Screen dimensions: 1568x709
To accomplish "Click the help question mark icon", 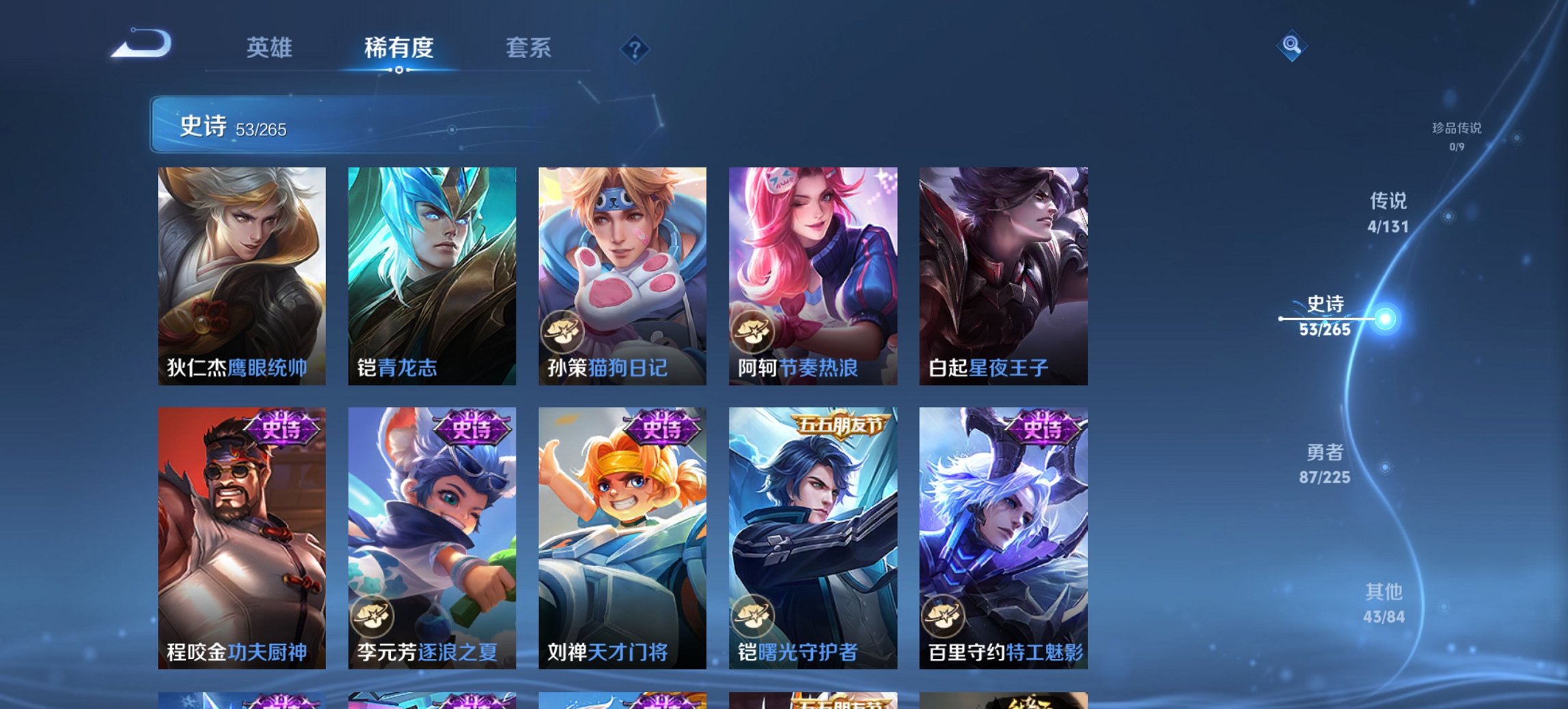I will click(x=635, y=48).
